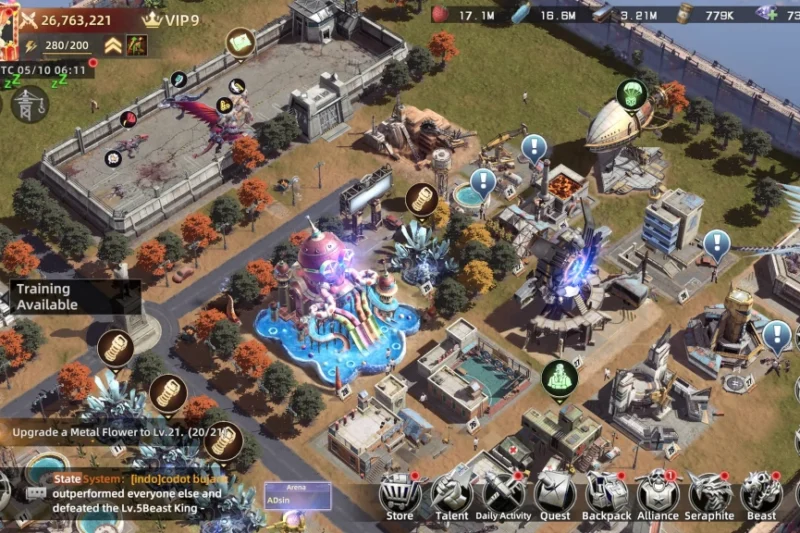The height and width of the screenshot is (533, 800).
Task: Tap the green soldier training bubble
Action: (x=559, y=378)
